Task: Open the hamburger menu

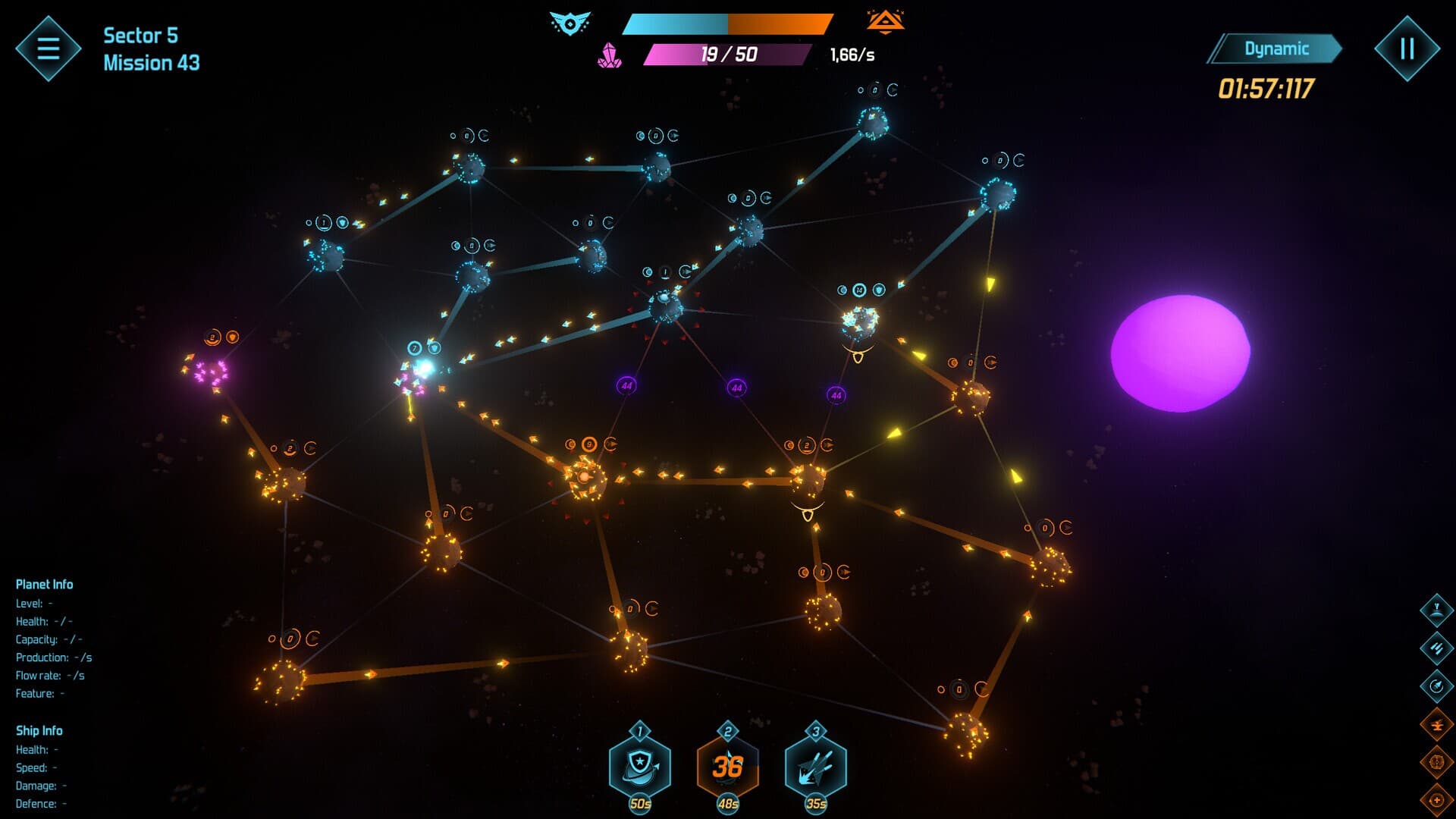Action: coord(48,49)
